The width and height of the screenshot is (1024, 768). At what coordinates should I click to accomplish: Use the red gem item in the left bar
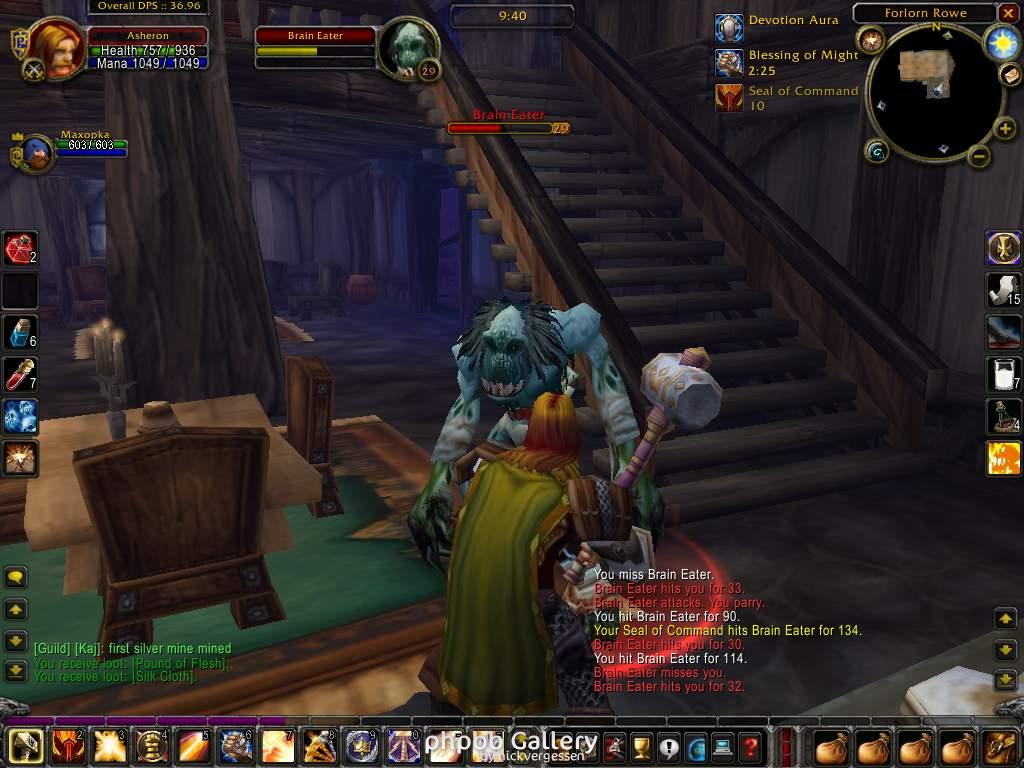(20, 247)
